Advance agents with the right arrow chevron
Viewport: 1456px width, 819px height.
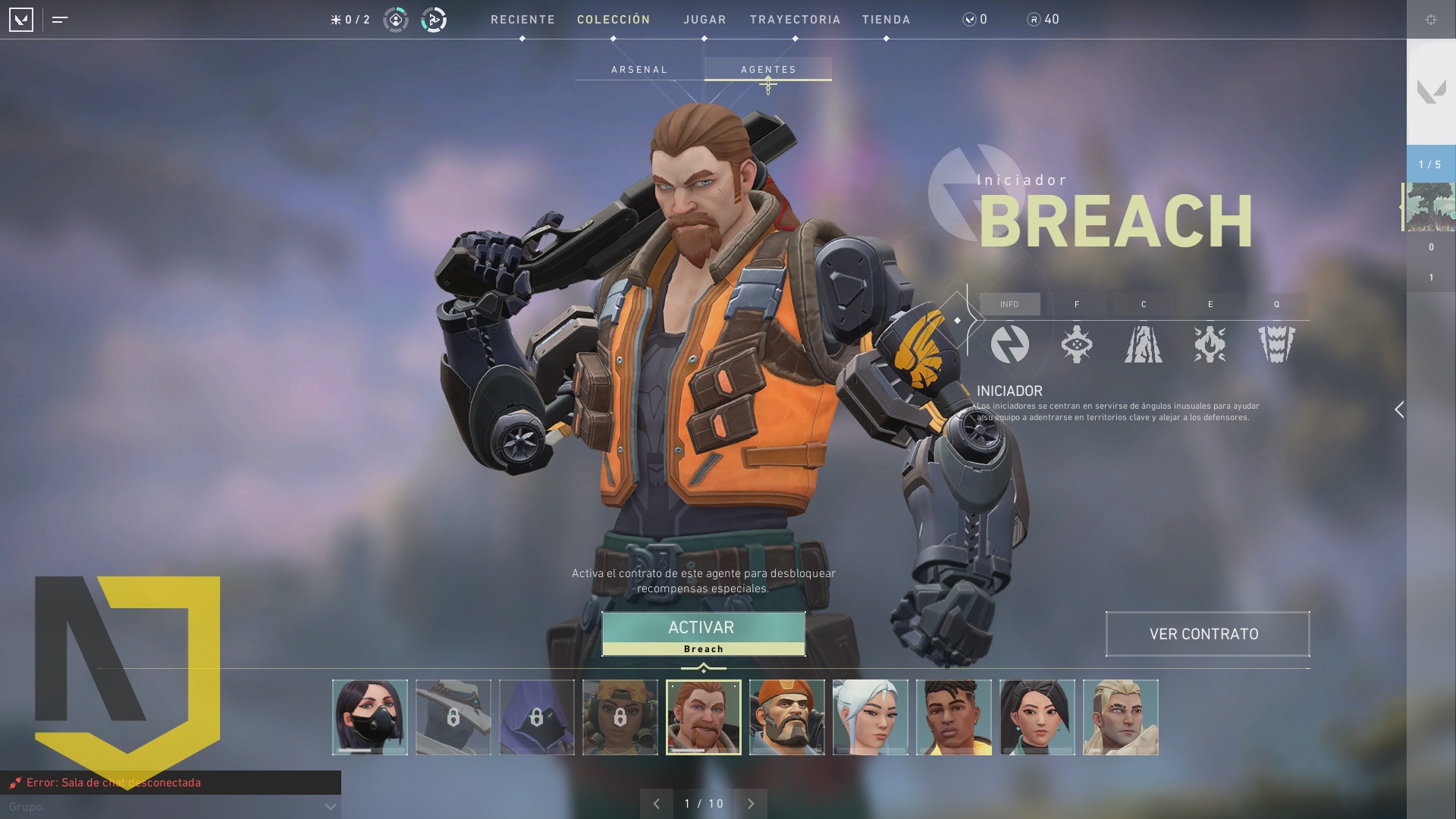tap(751, 803)
